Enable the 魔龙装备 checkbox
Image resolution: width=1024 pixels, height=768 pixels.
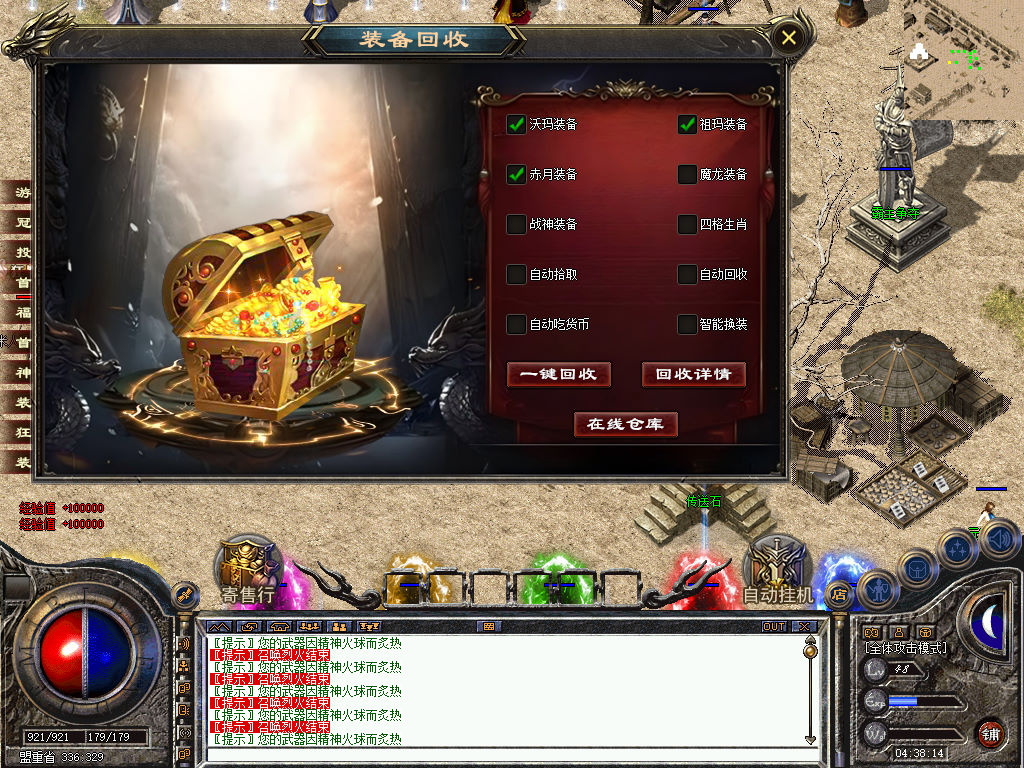(687, 174)
